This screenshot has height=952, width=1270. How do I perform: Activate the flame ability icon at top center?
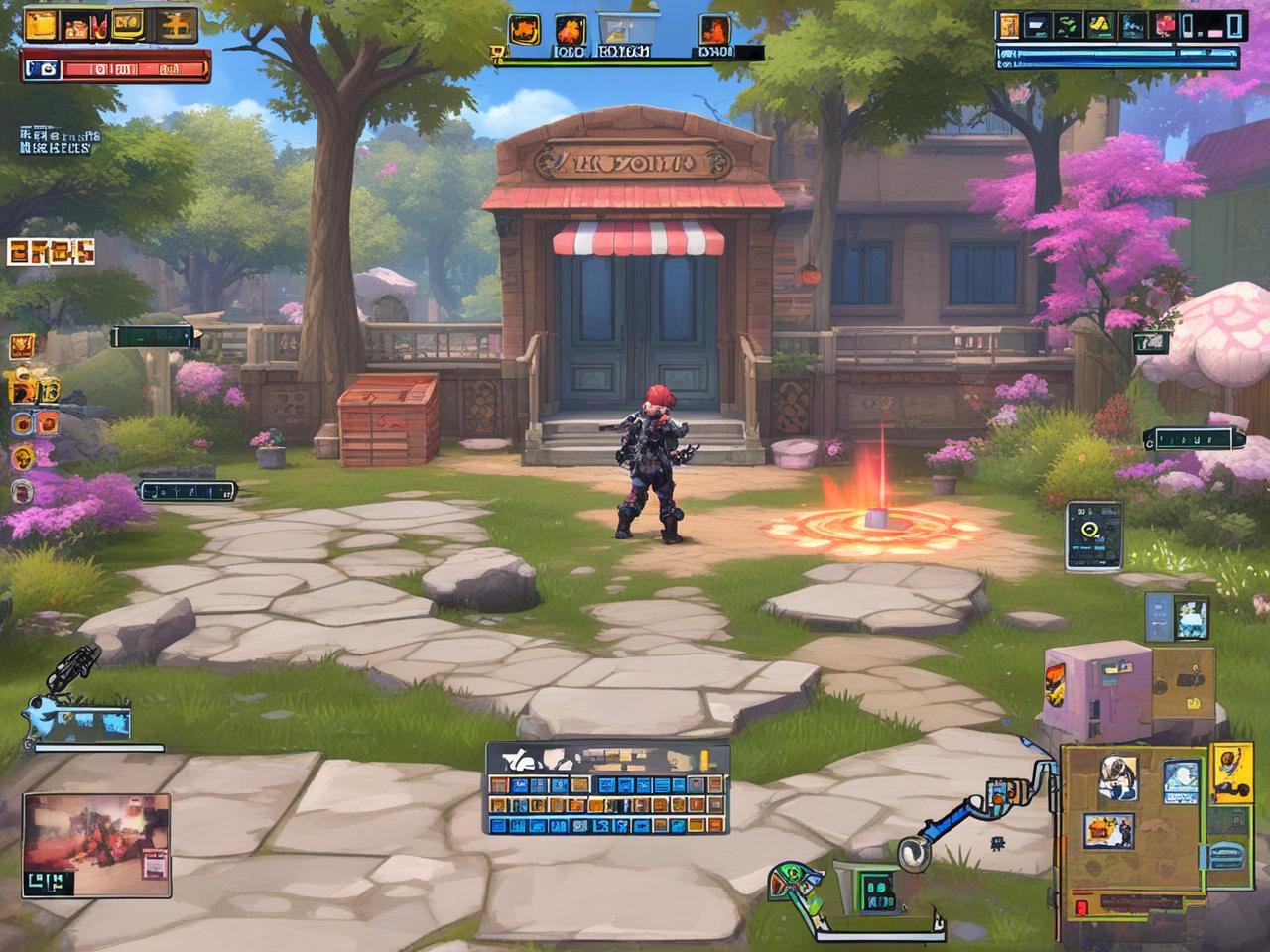click(x=569, y=29)
